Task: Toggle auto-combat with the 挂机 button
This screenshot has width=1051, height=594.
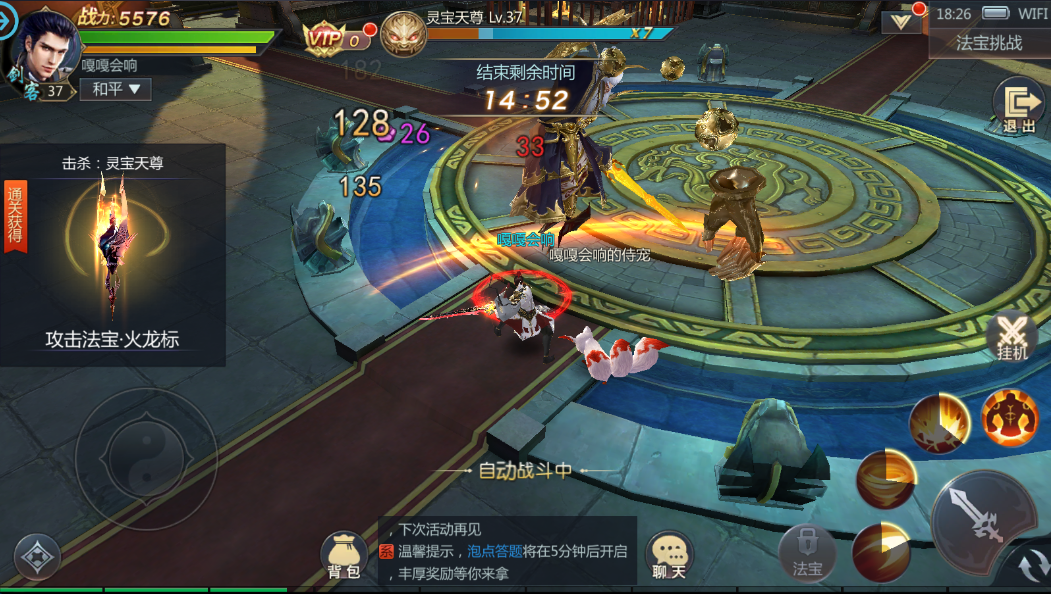Action: click(1012, 337)
